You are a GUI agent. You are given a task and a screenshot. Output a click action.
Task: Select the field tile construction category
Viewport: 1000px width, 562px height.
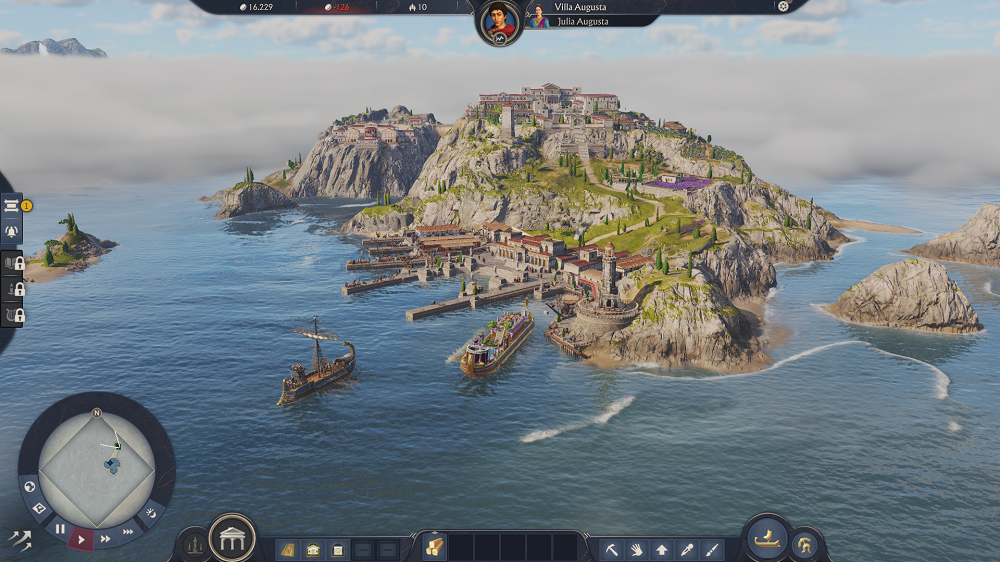click(287, 549)
